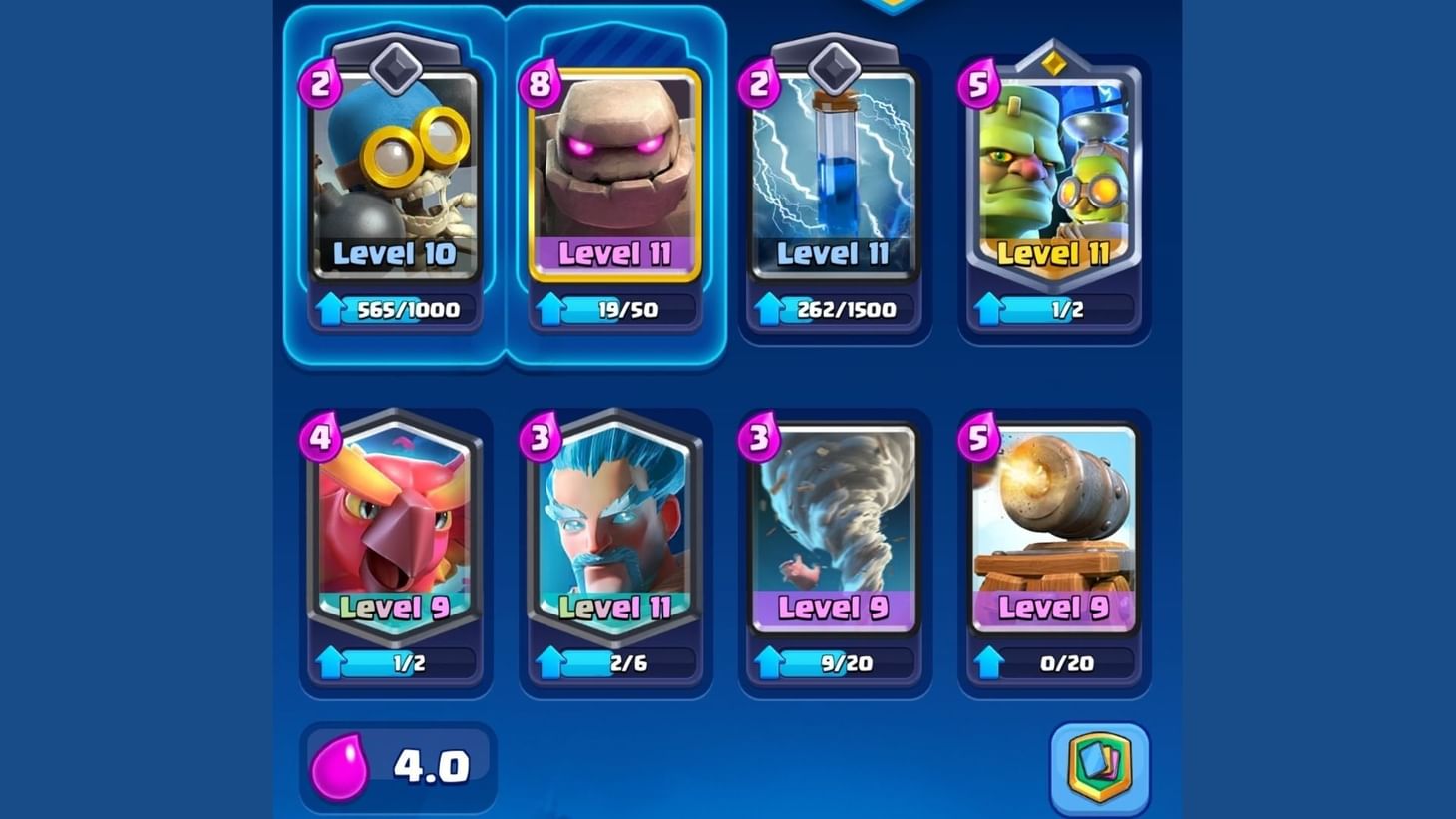This screenshot has width=1456, height=819.
Task: Select the Tornado card
Action: [x=835, y=524]
